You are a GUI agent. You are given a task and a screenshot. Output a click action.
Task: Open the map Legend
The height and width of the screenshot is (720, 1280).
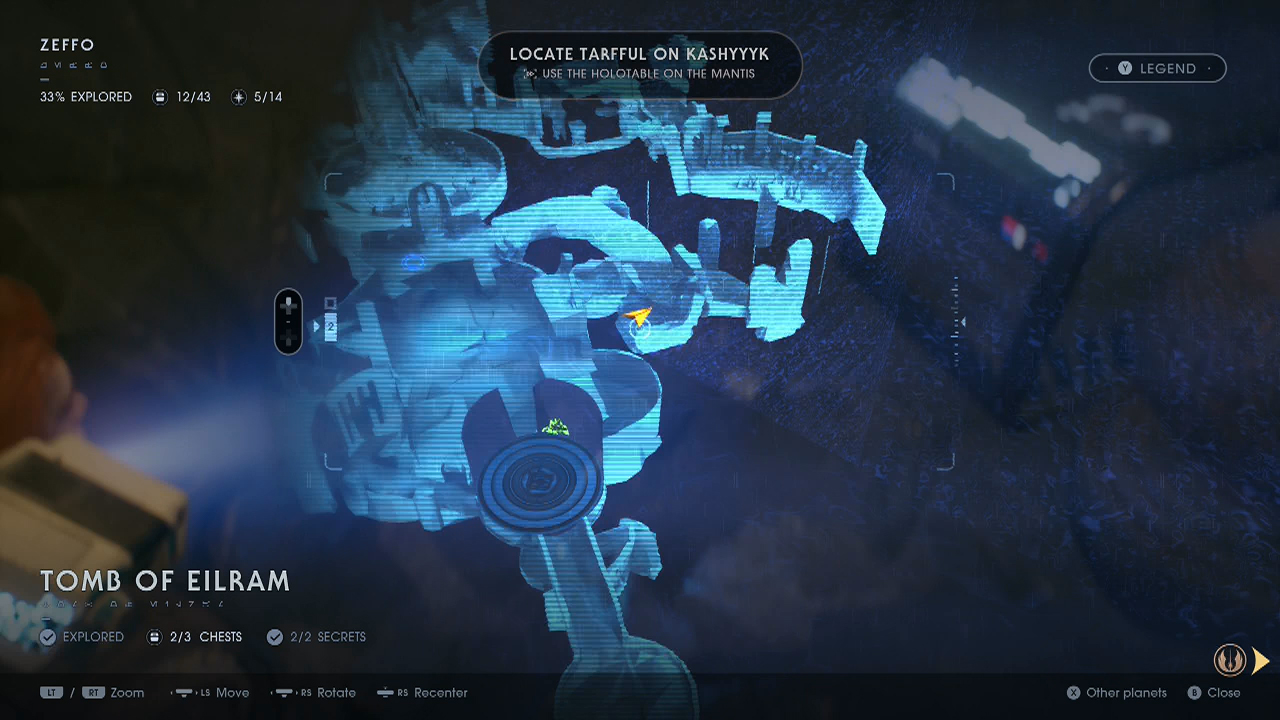point(1157,68)
